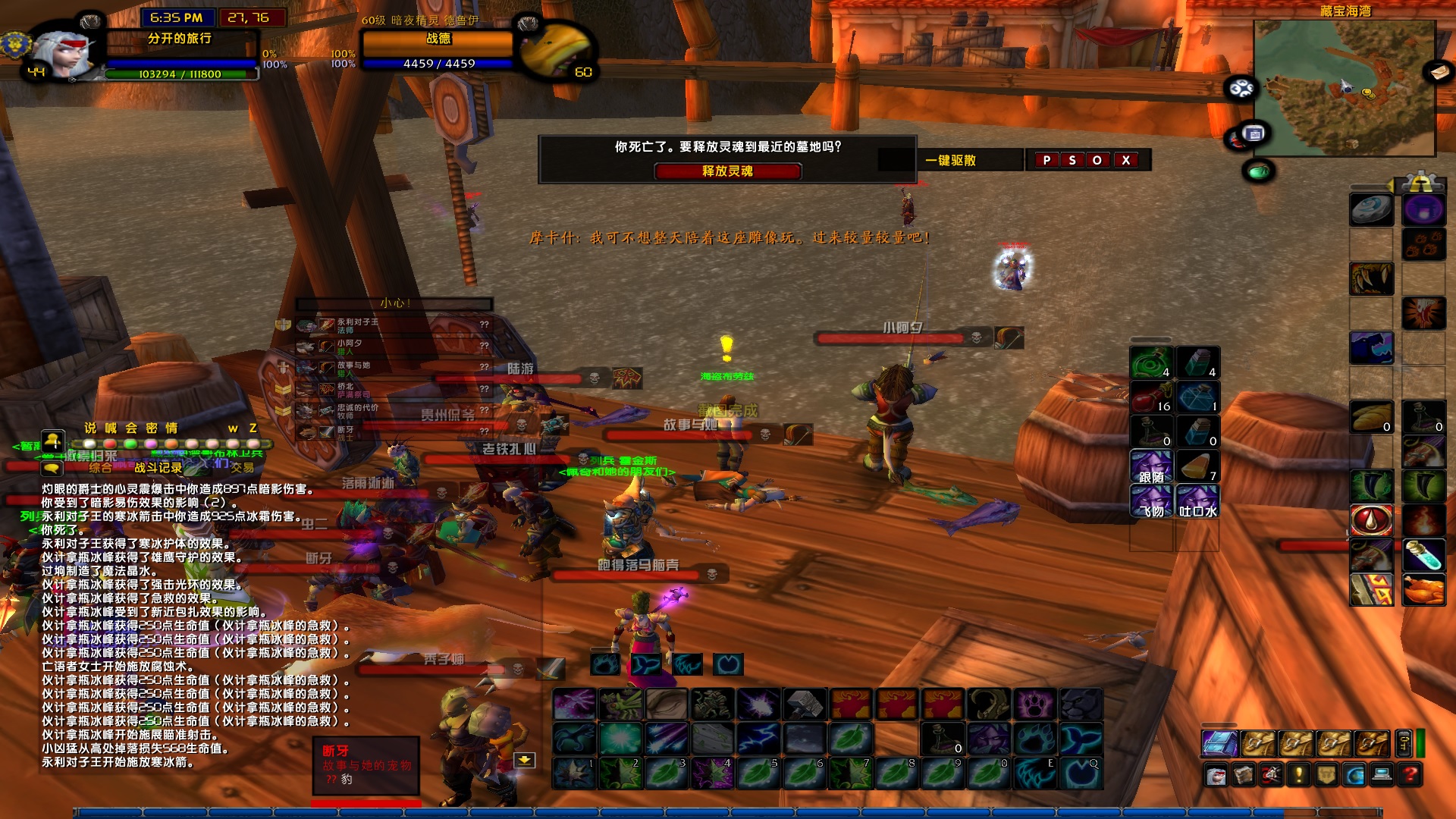Activate the 一键驱散 dispel button
Viewport: 1456px width, 819px height.
[x=950, y=160]
